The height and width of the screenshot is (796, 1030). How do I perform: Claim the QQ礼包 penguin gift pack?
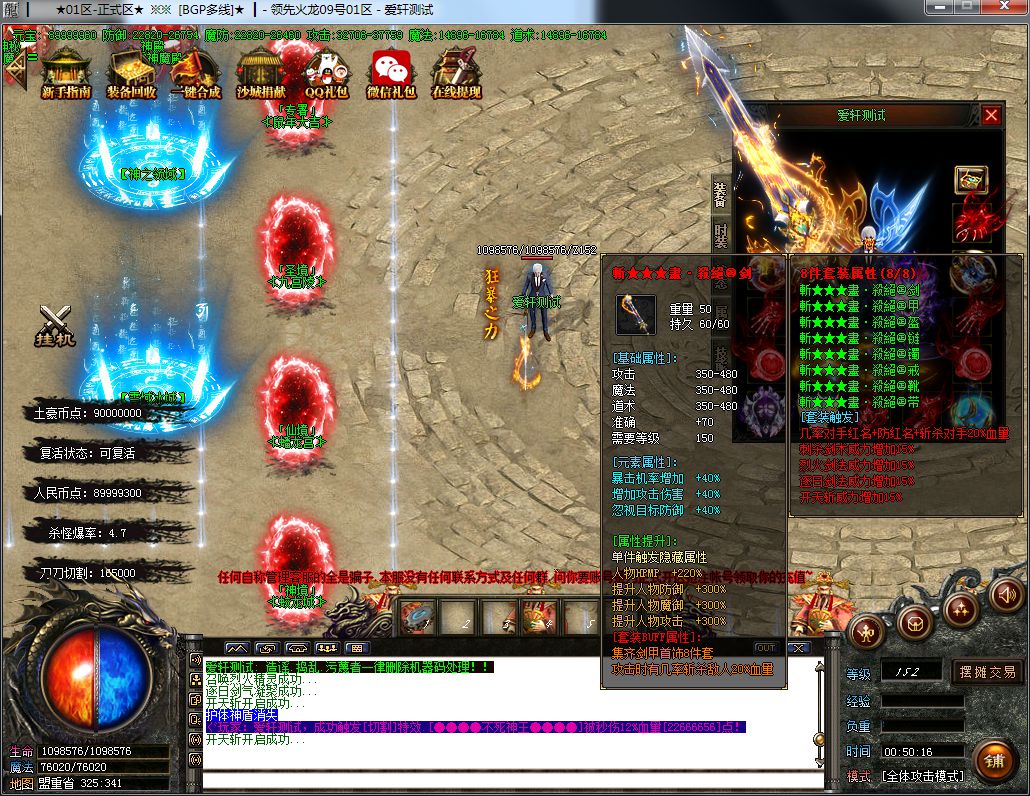pyautogui.click(x=326, y=74)
